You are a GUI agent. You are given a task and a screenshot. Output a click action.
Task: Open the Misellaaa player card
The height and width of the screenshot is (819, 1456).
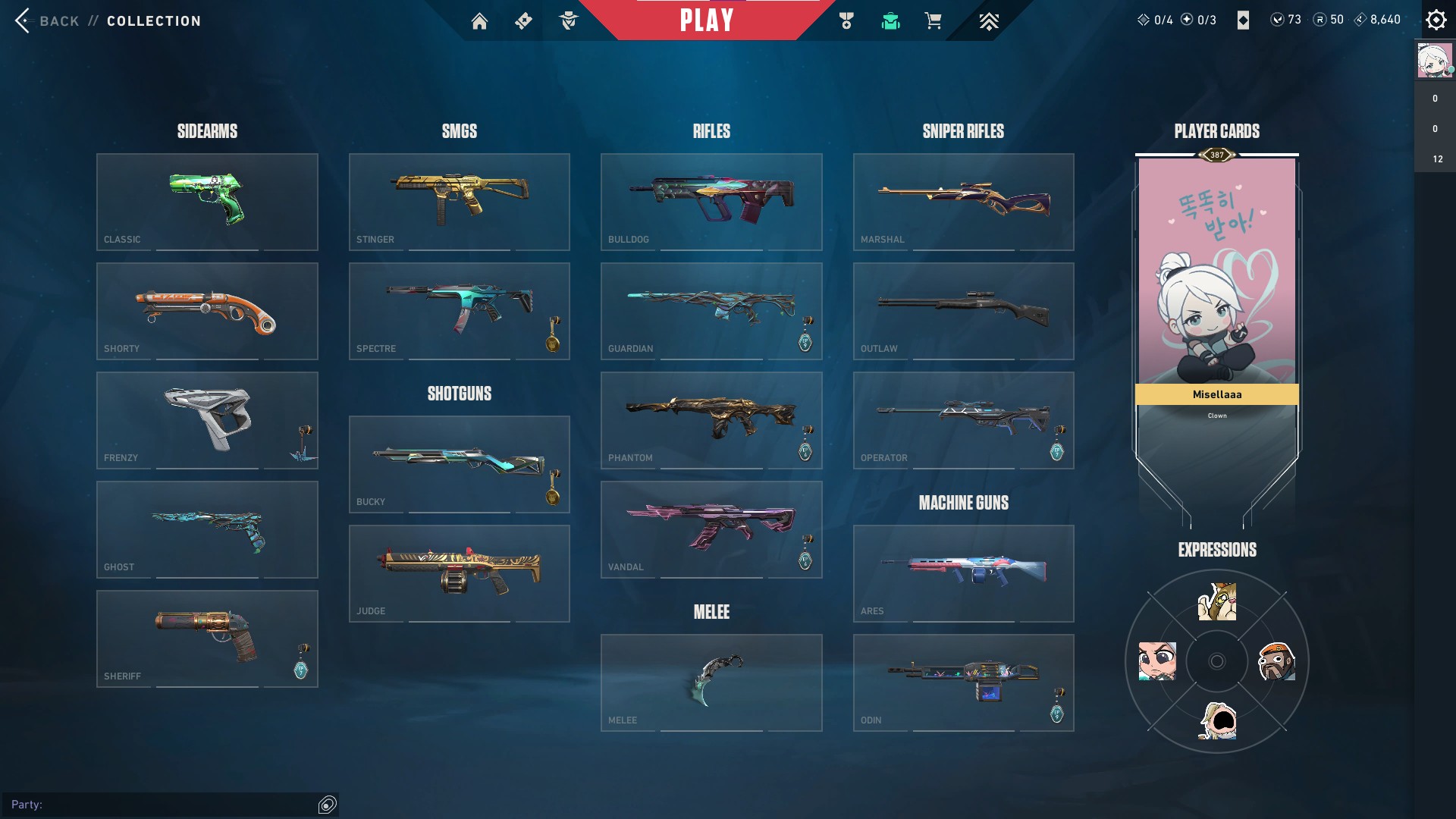[1216, 281]
